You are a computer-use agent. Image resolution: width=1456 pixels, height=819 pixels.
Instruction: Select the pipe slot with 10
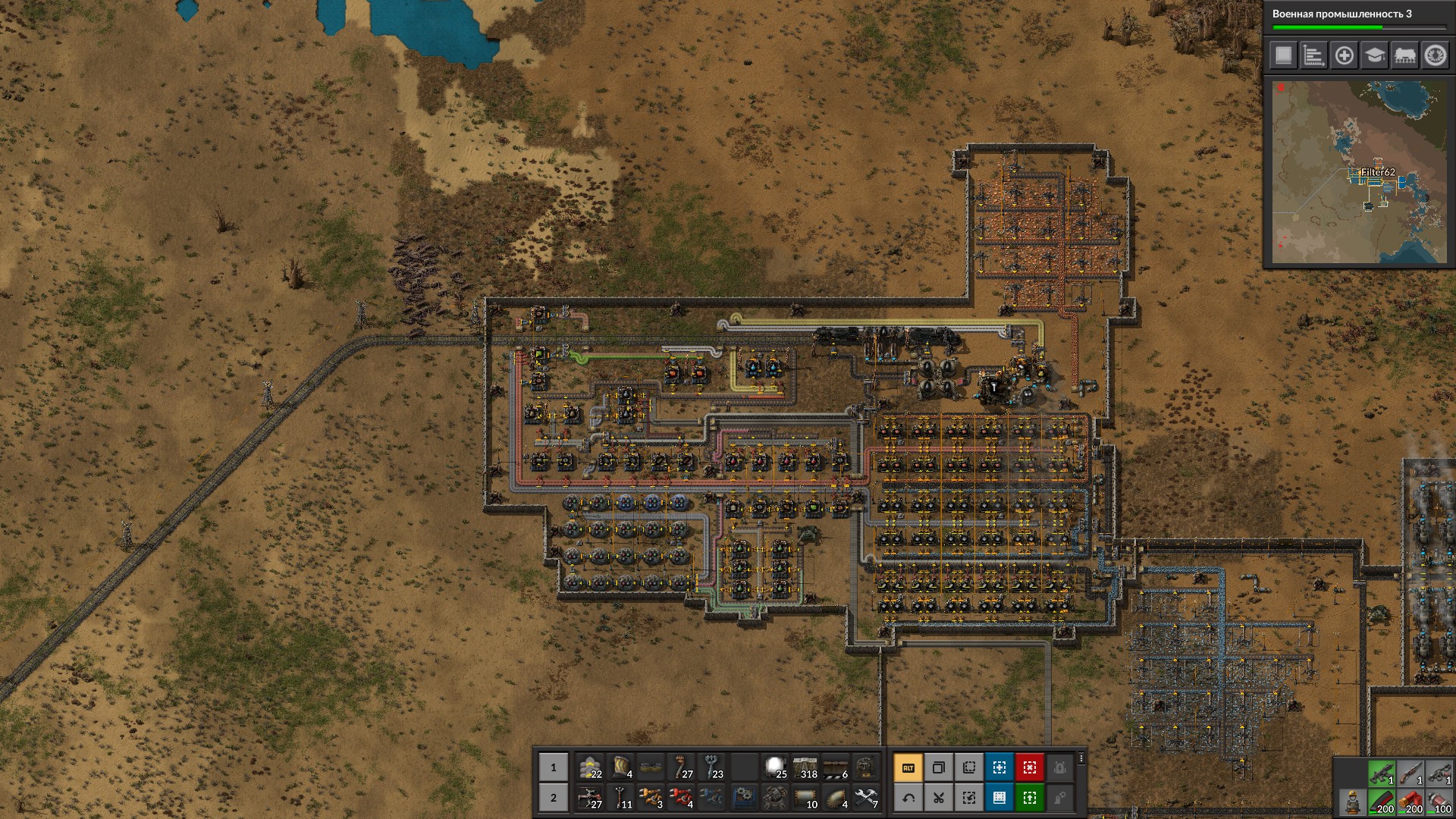[x=805, y=798]
